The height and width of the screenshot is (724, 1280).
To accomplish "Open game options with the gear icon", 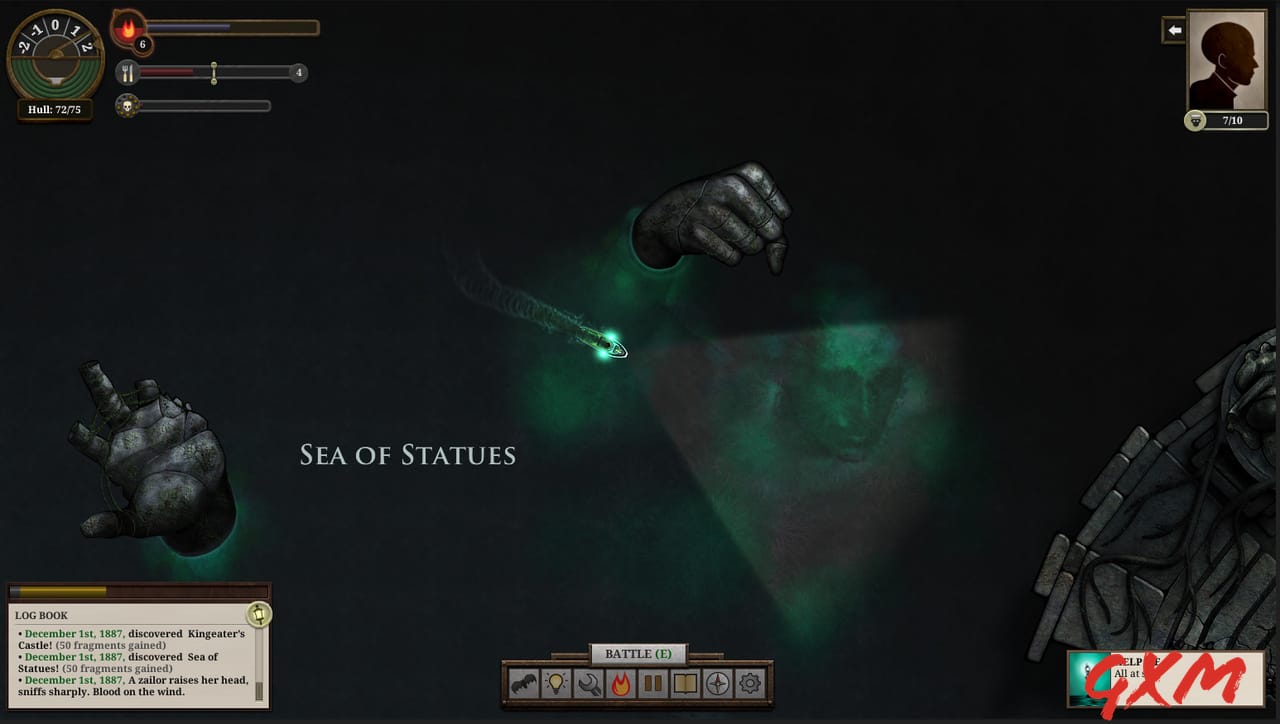I will [749, 684].
